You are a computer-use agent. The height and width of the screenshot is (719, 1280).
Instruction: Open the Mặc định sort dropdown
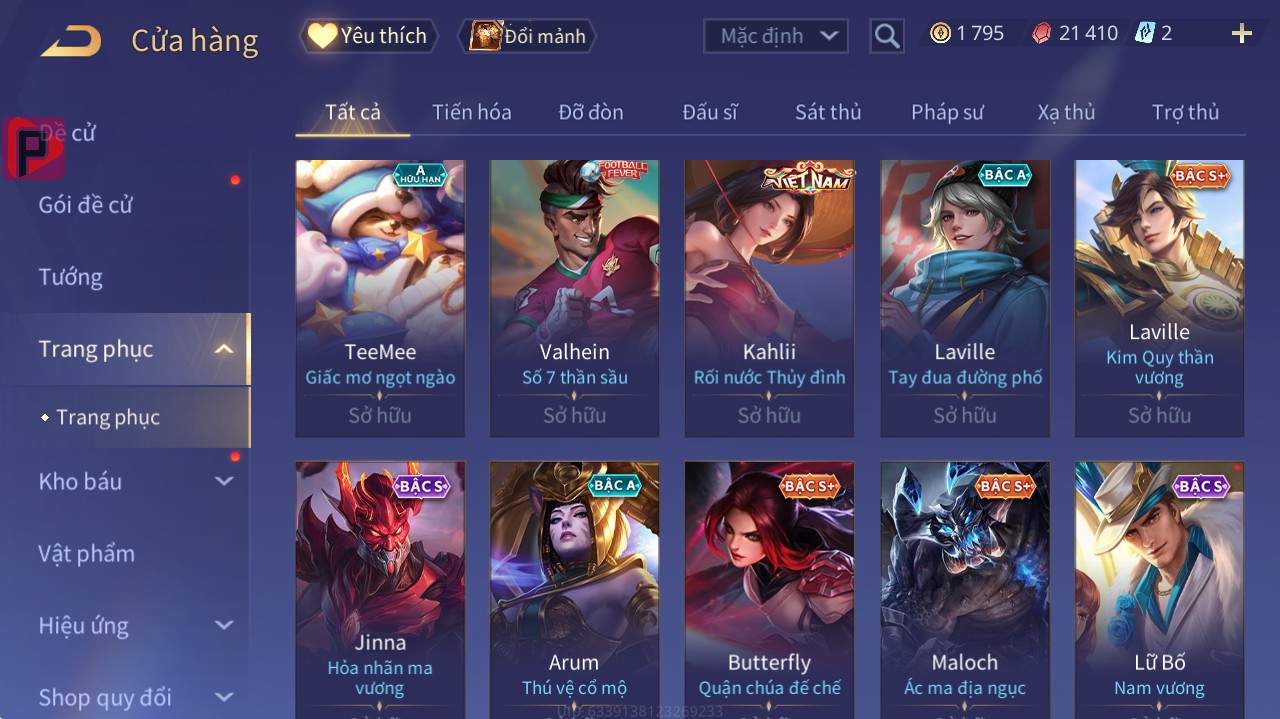pos(776,36)
